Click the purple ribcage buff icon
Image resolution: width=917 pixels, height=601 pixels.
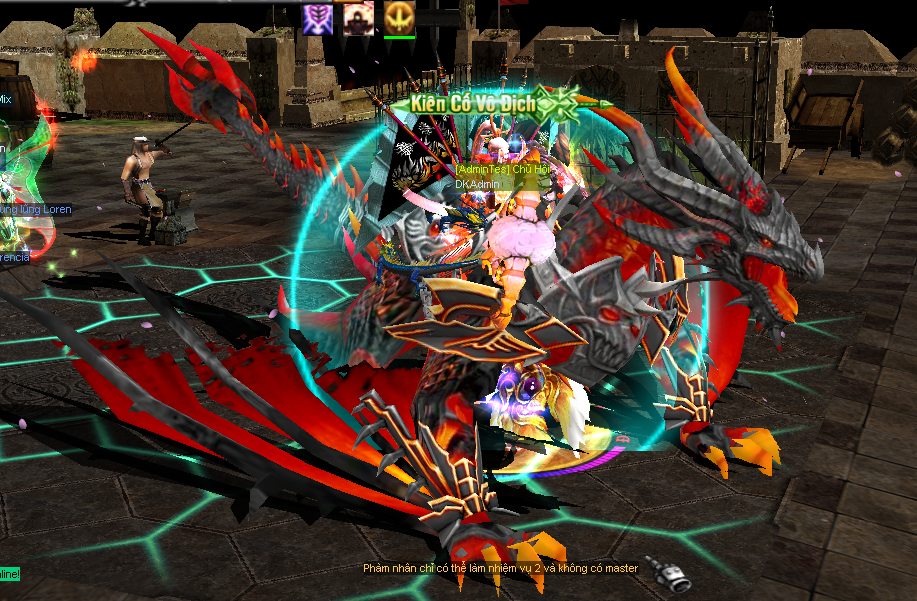[318, 17]
